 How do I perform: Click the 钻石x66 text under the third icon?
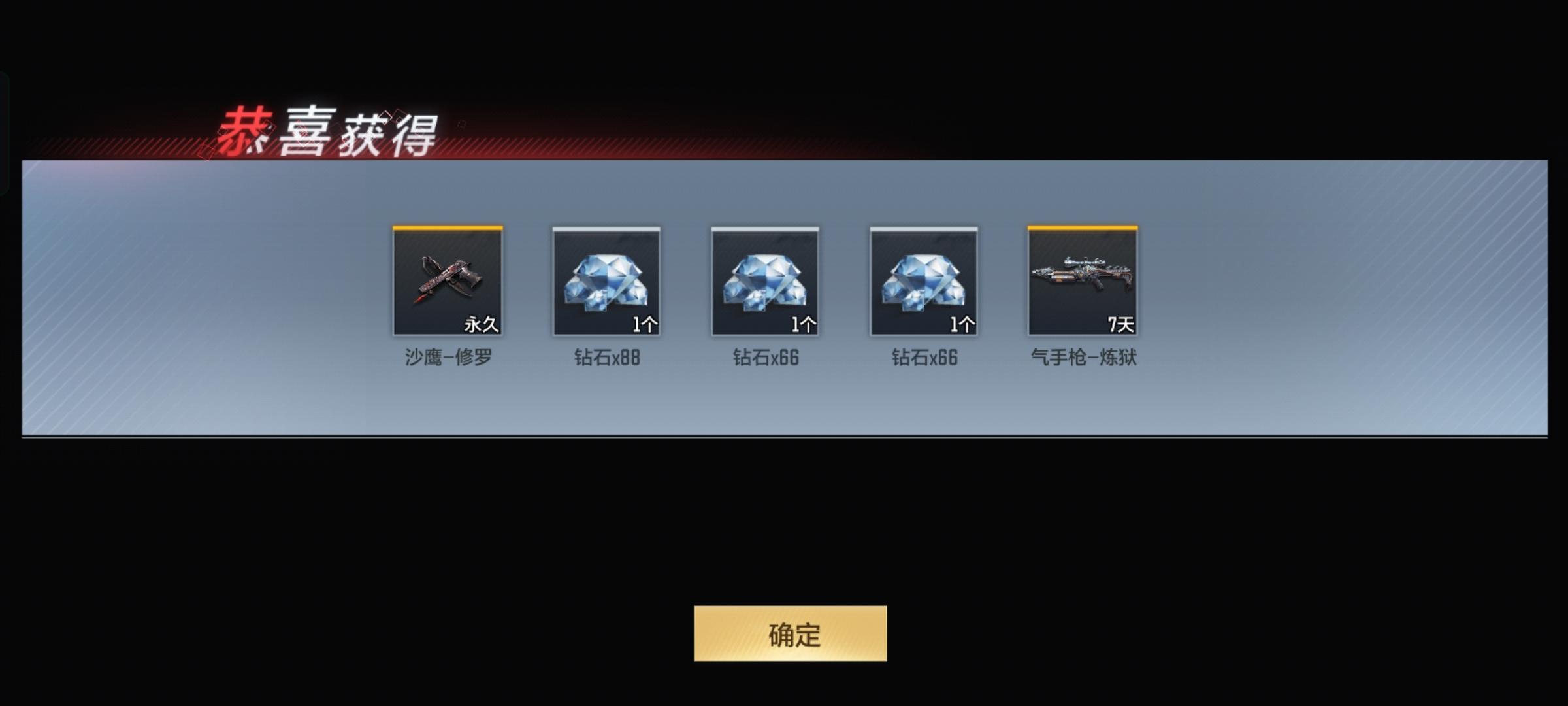coord(764,359)
